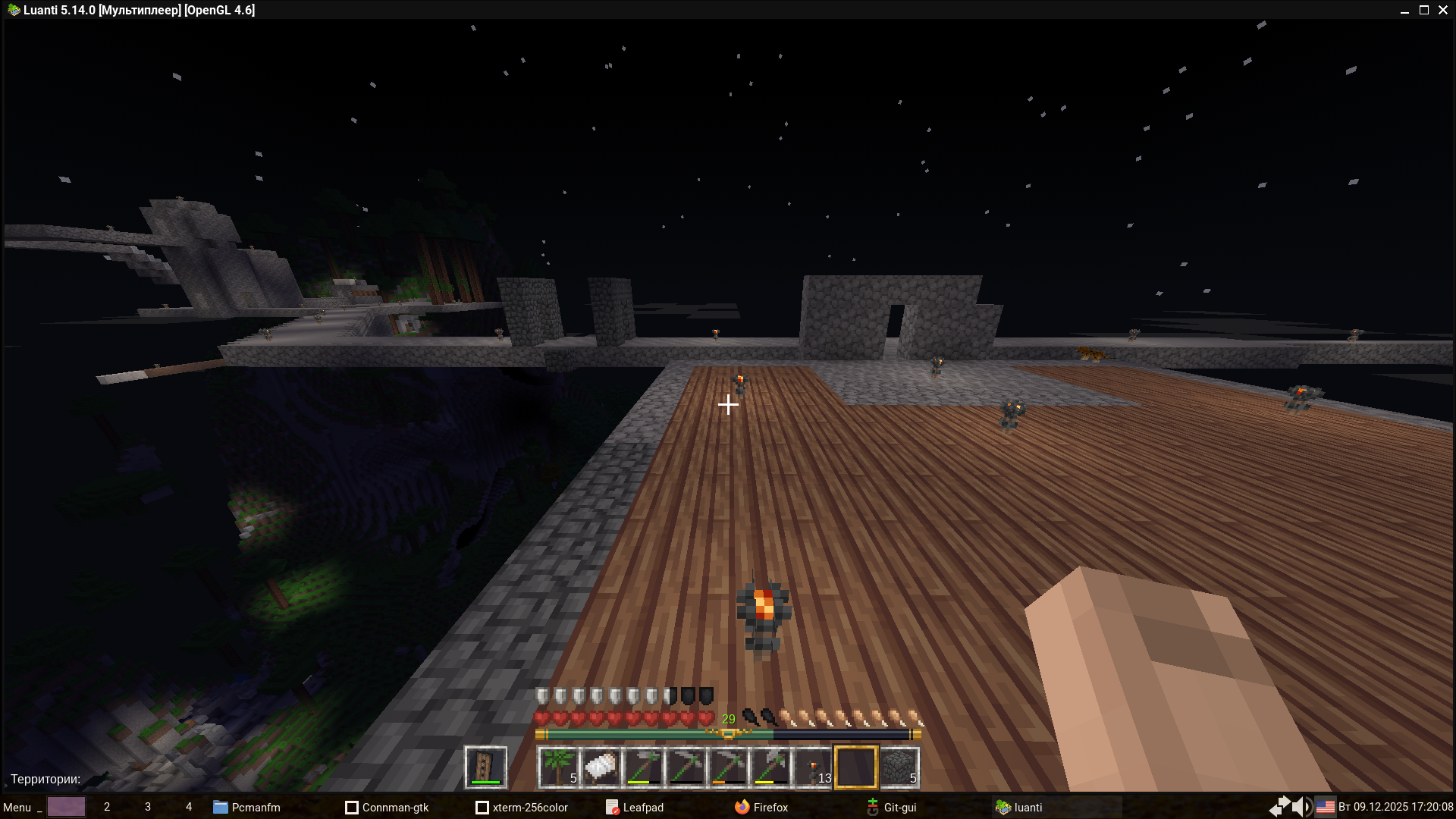Choose the stone hoe in the hotbar

click(x=643, y=767)
